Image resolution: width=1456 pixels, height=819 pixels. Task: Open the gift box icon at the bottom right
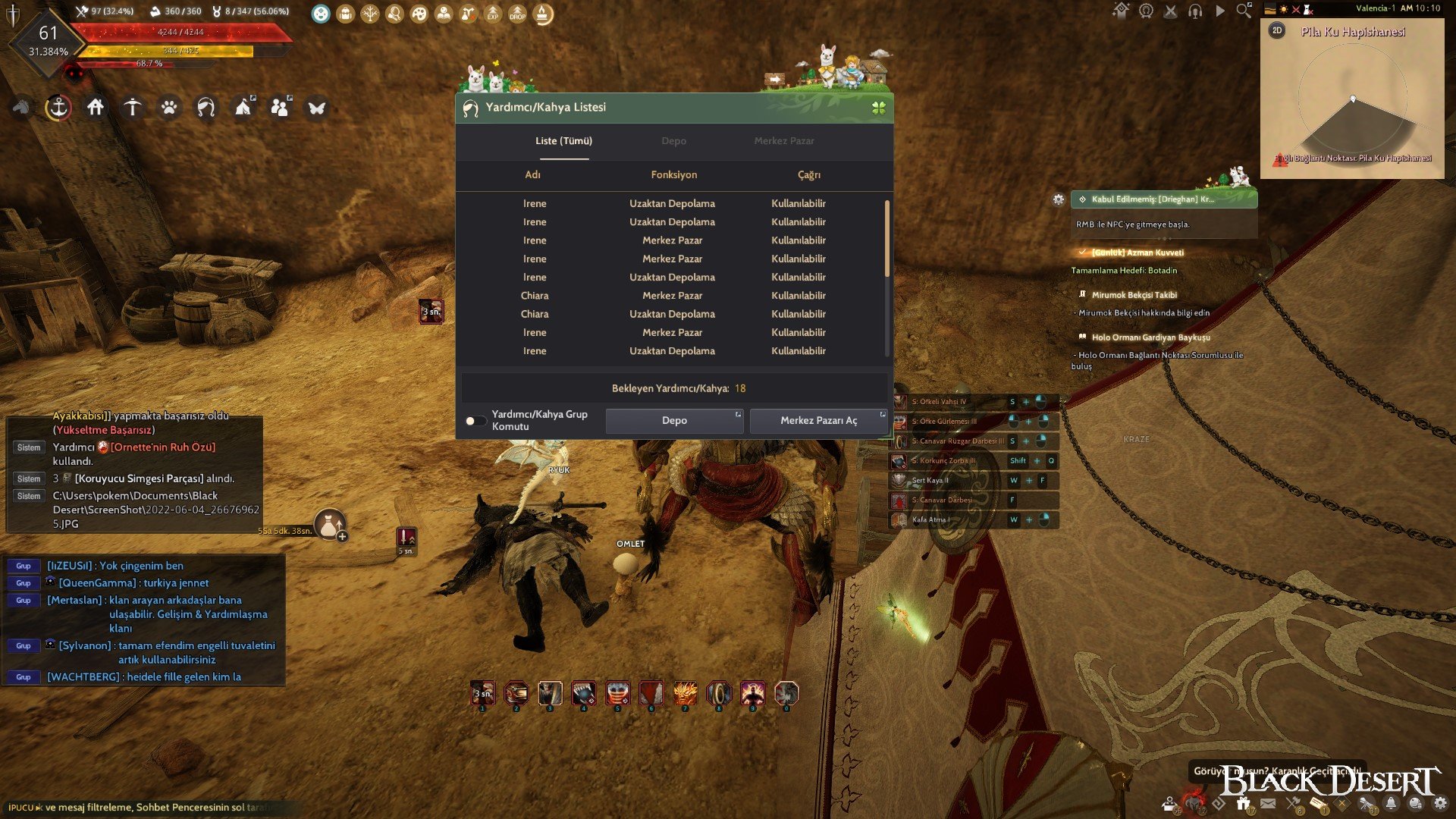pos(1244,802)
